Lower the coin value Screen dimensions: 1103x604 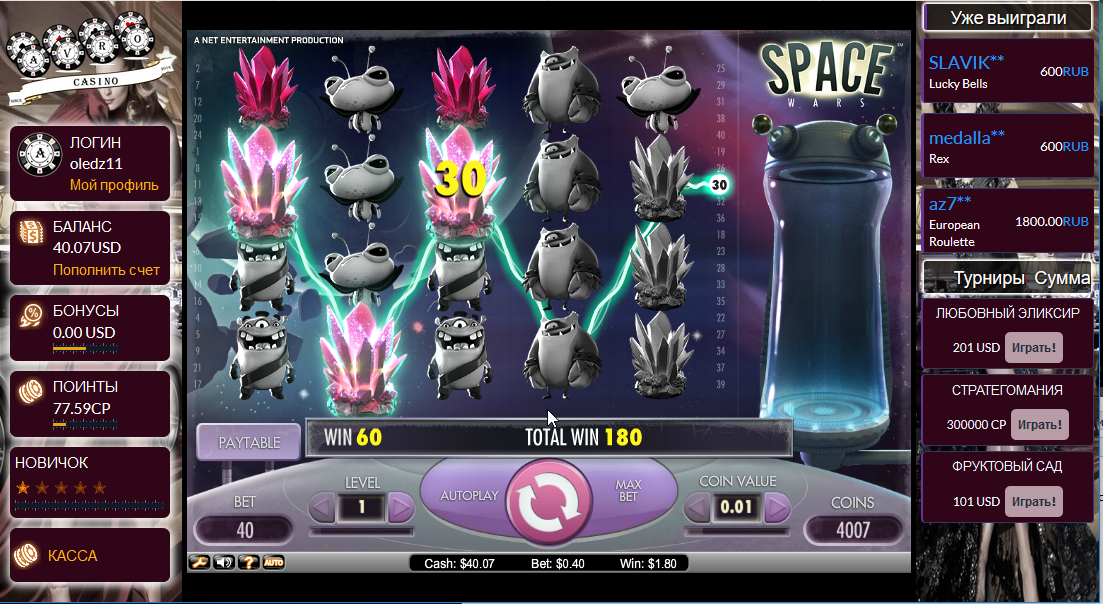tap(697, 509)
